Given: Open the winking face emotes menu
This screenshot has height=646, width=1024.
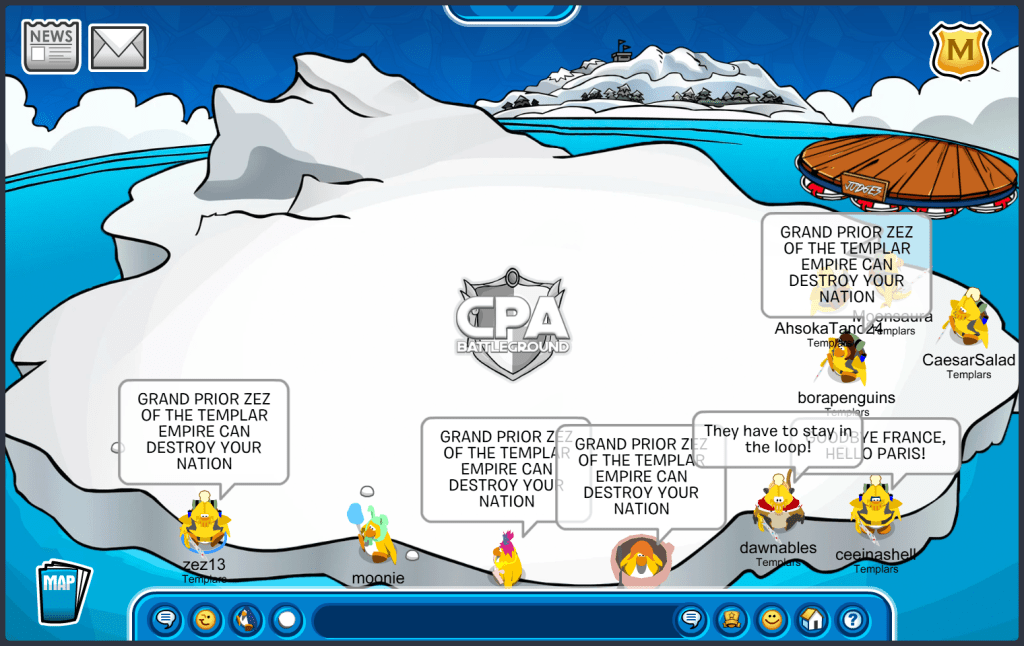Looking at the screenshot, I should click(206, 621).
